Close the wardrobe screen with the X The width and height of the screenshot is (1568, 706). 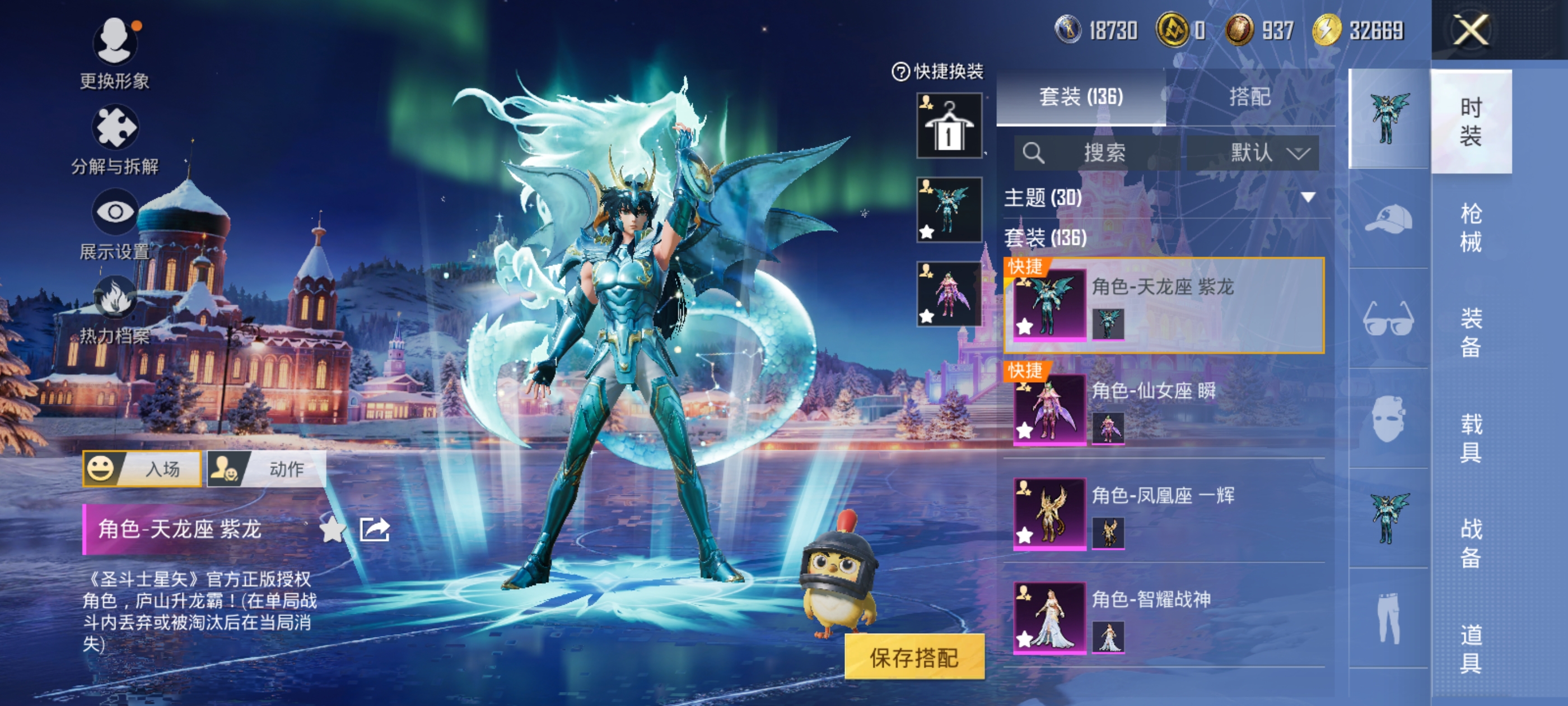click(x=1471, y=30)
